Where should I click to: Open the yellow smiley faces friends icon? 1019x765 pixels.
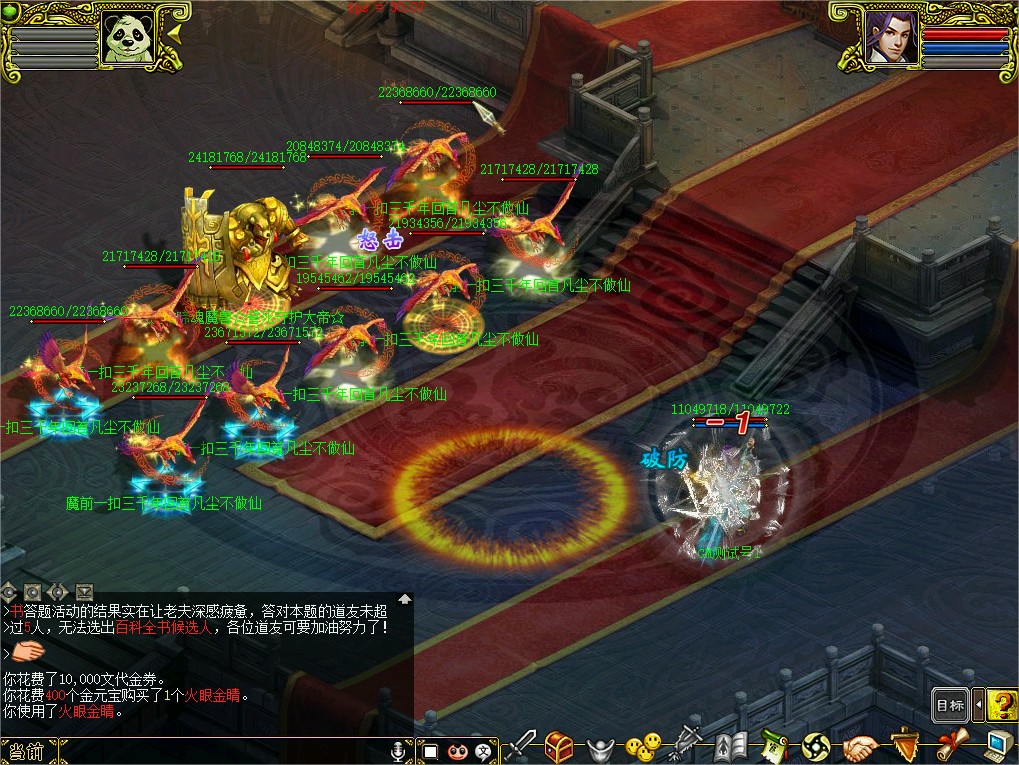(x=643, y=746)
